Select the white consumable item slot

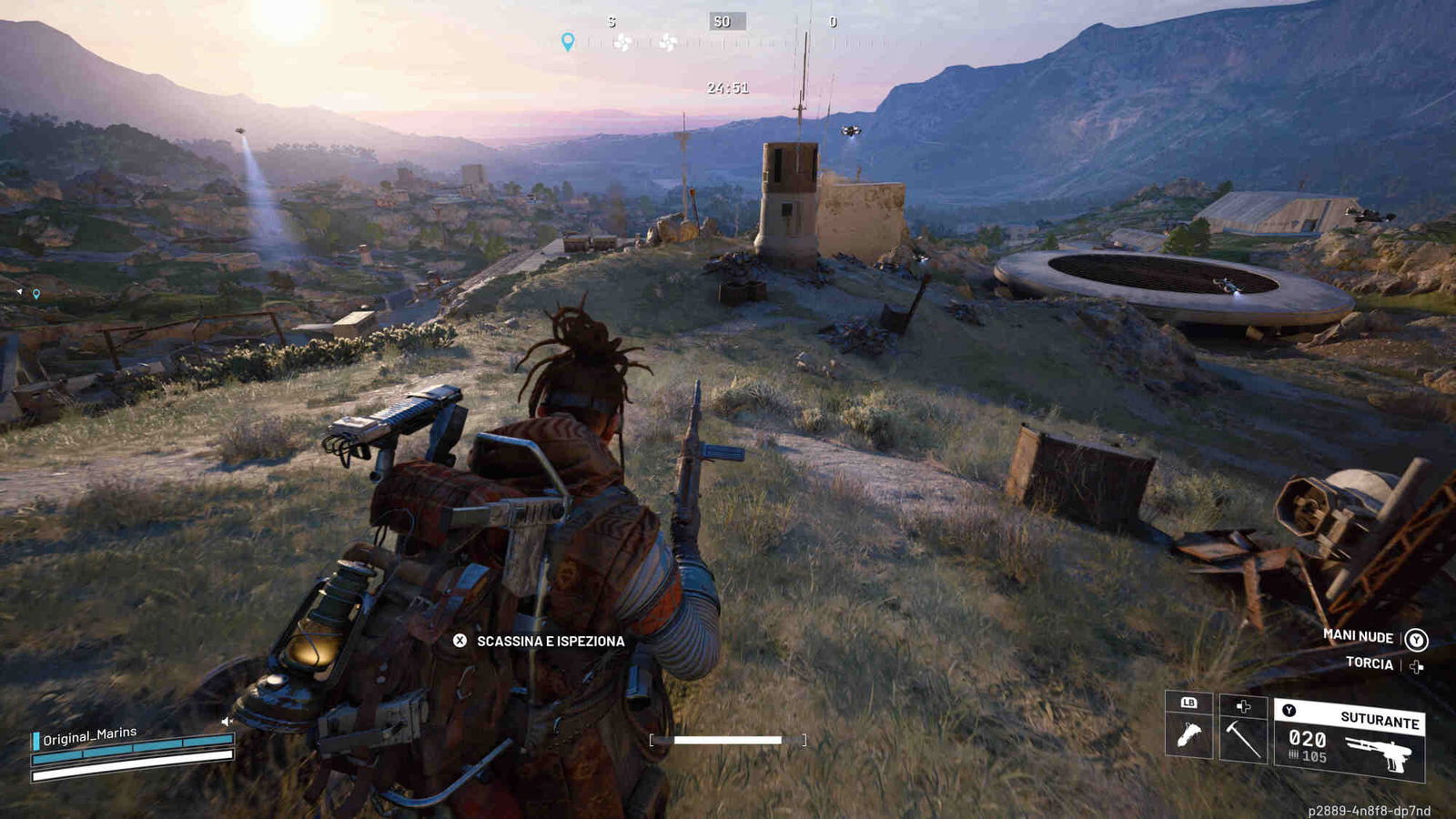[x=1188, y=730]
